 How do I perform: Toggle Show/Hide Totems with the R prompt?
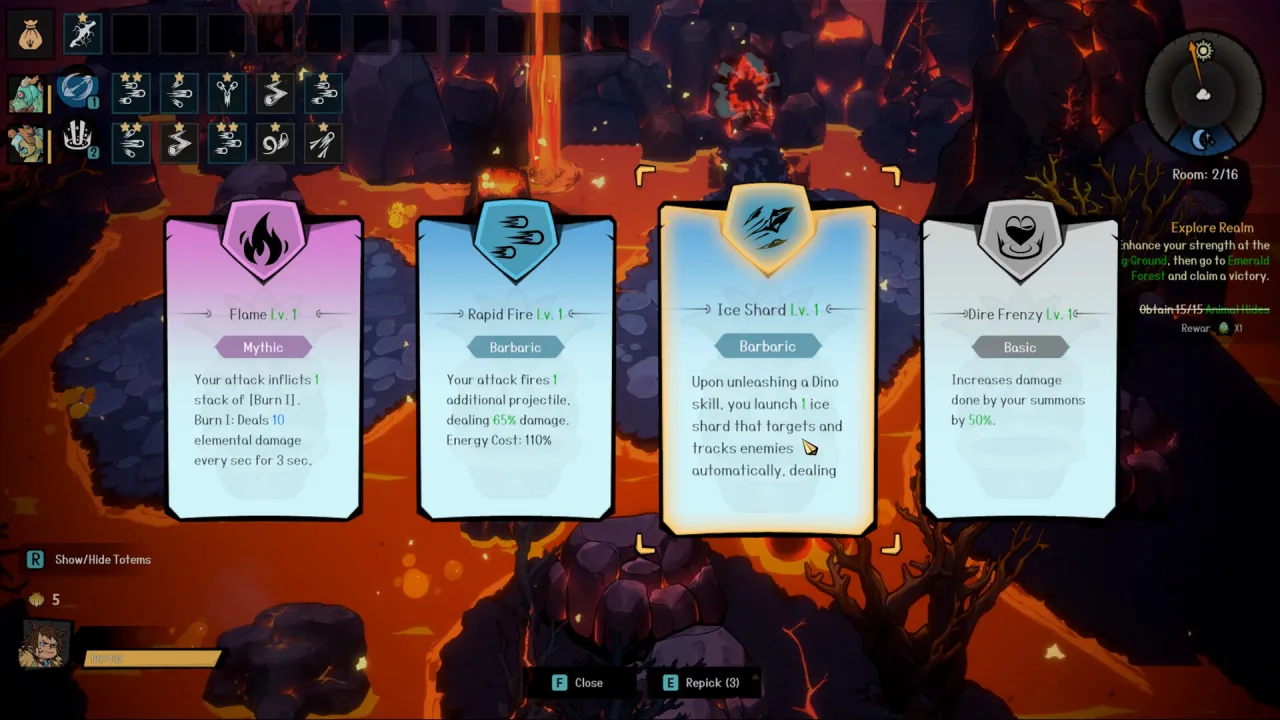click(x=36, y=560)
